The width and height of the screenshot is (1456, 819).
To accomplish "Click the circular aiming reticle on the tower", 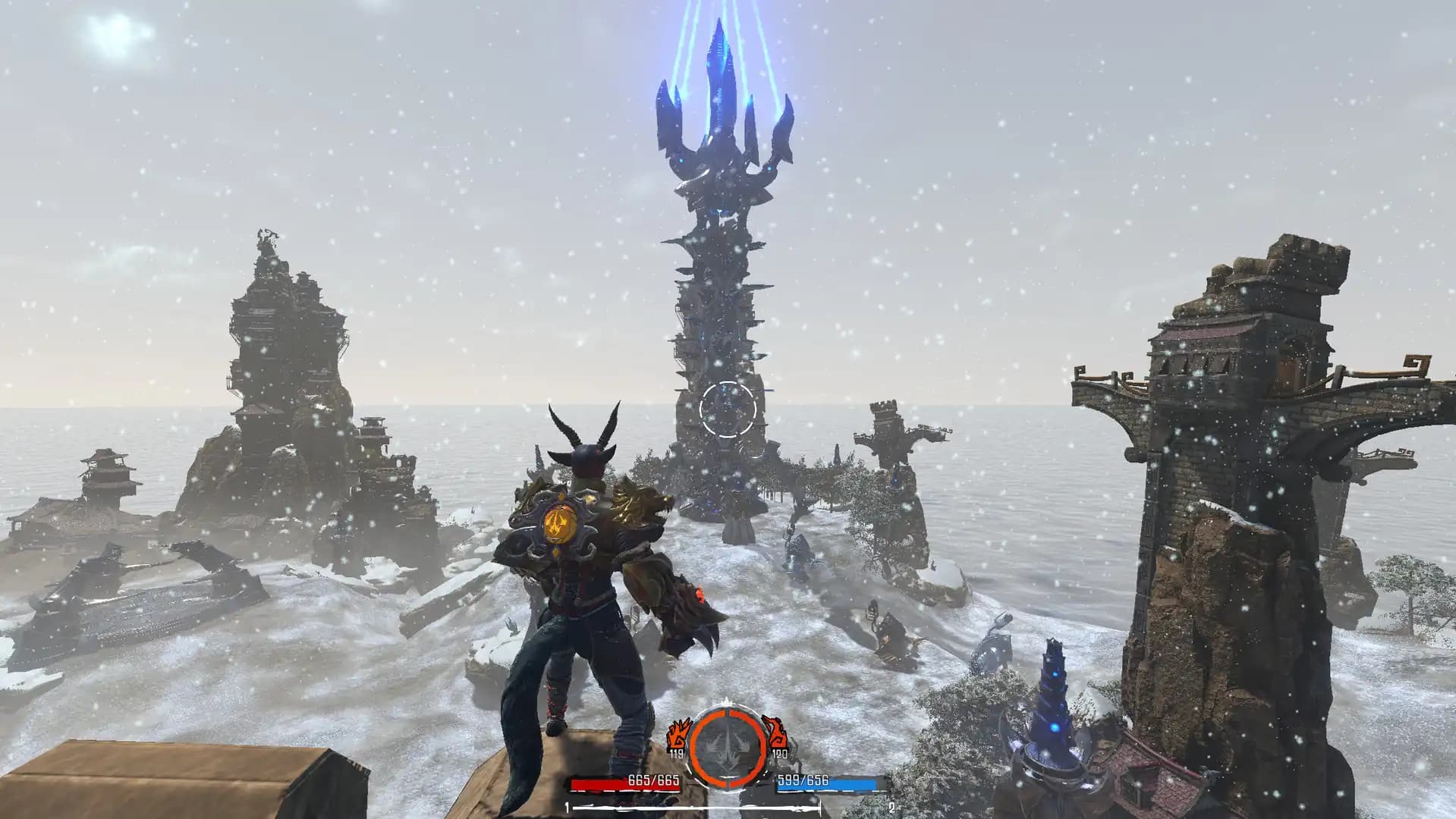I will 728,410.
